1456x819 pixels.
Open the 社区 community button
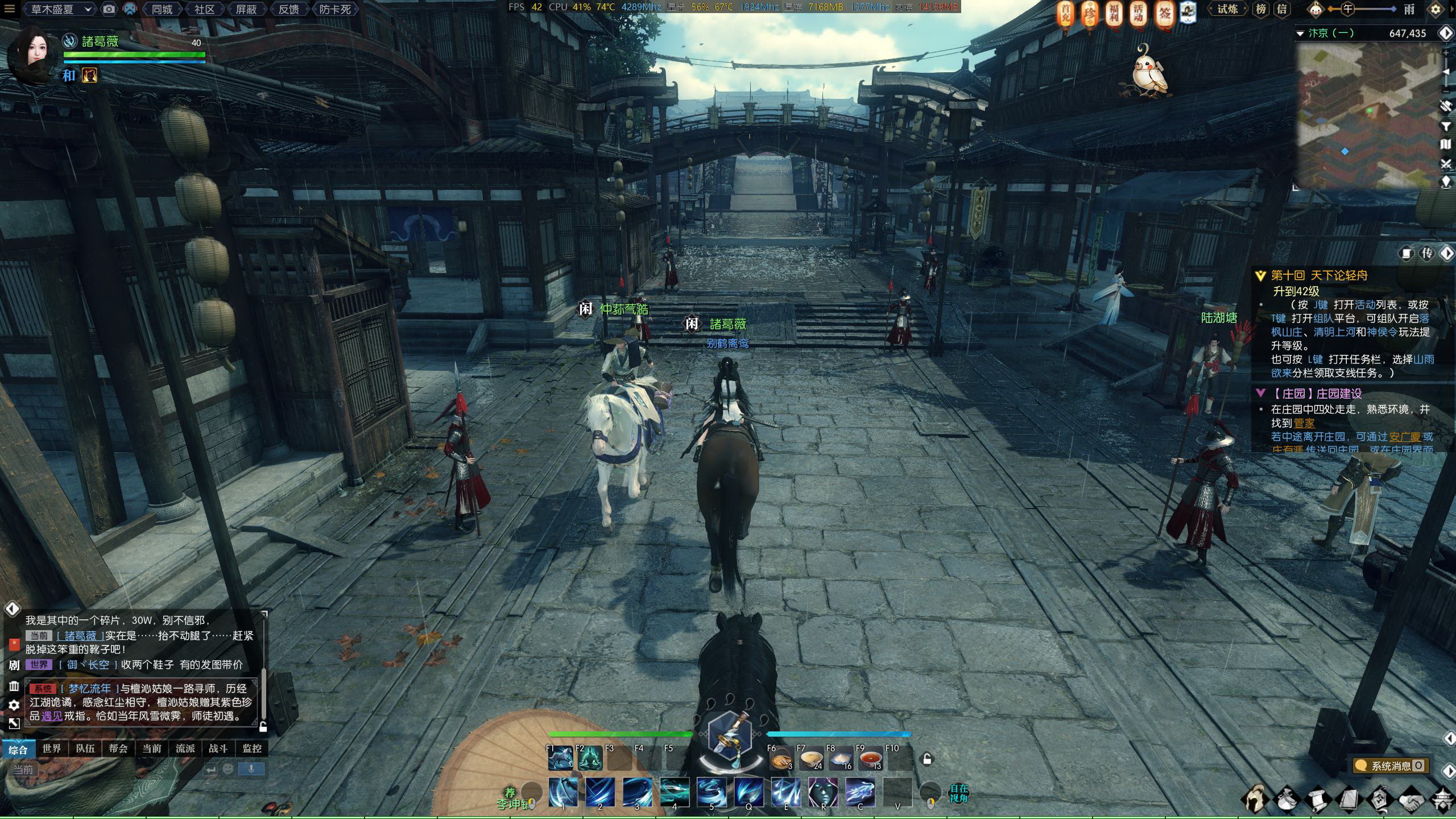click(x=205, y=9)
